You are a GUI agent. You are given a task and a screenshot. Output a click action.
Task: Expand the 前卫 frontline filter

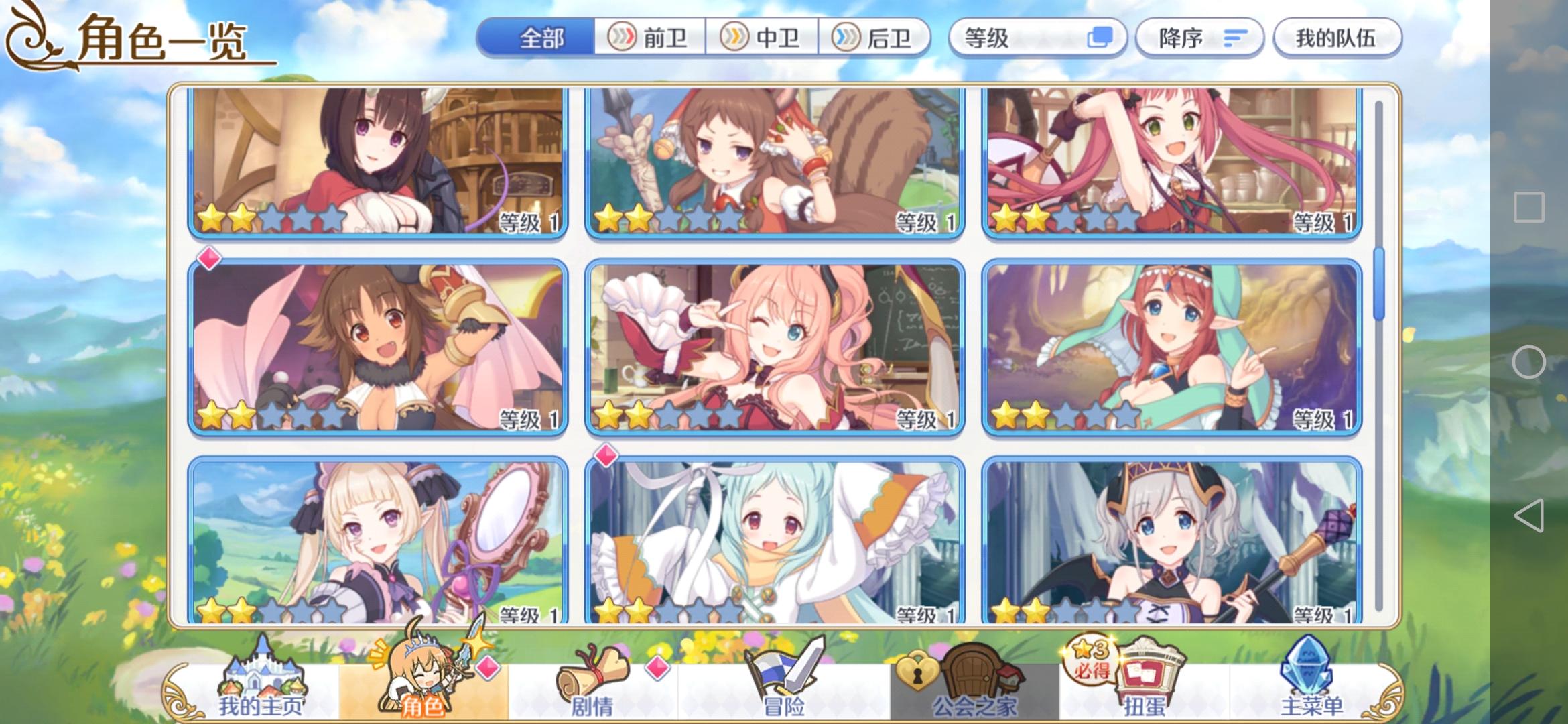pyautogui.click(x=649, y=38)
